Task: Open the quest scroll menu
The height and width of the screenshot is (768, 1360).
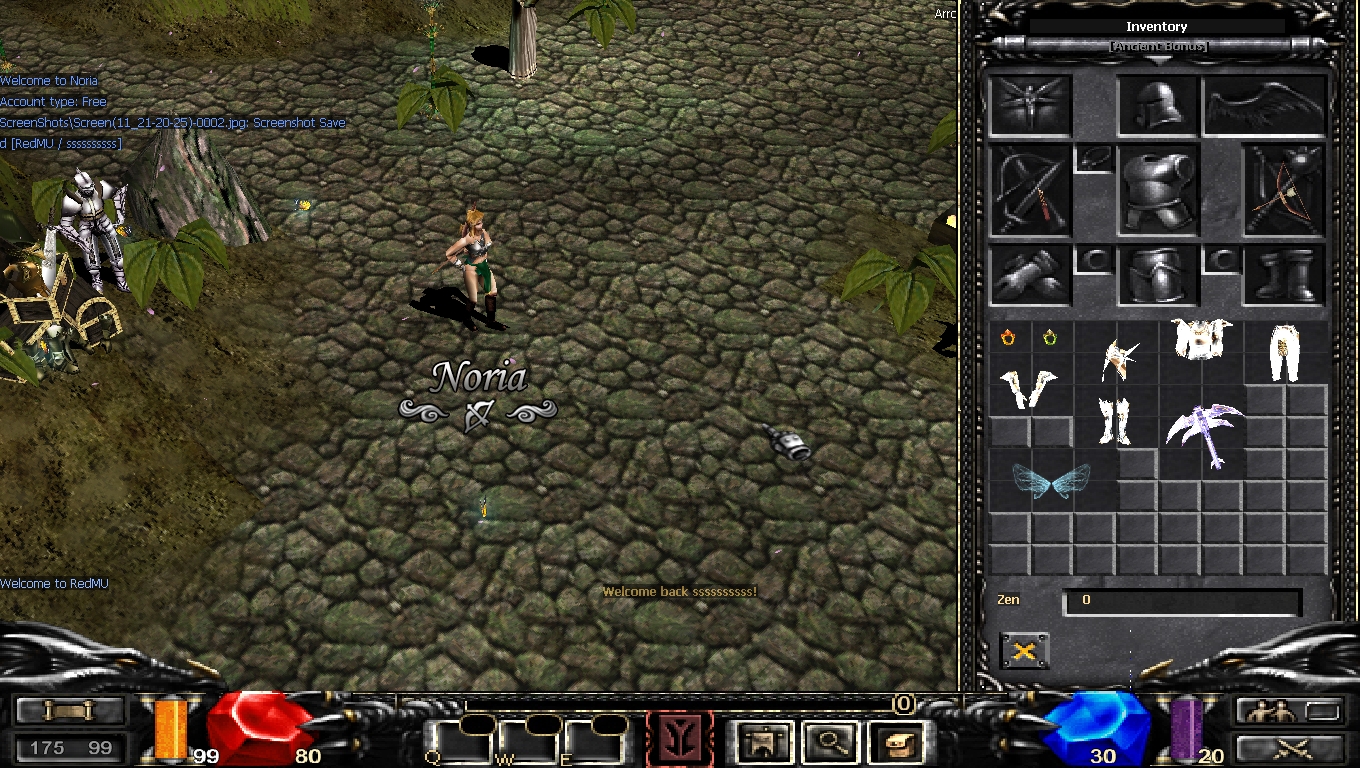Action: point(68,712)
